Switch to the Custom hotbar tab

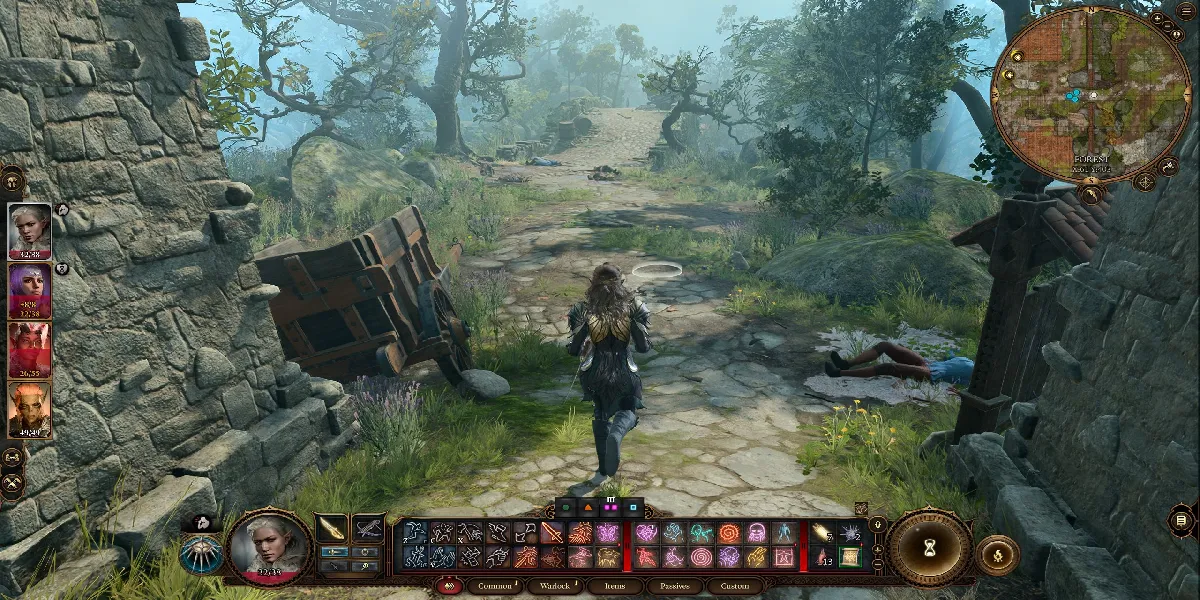735,586
